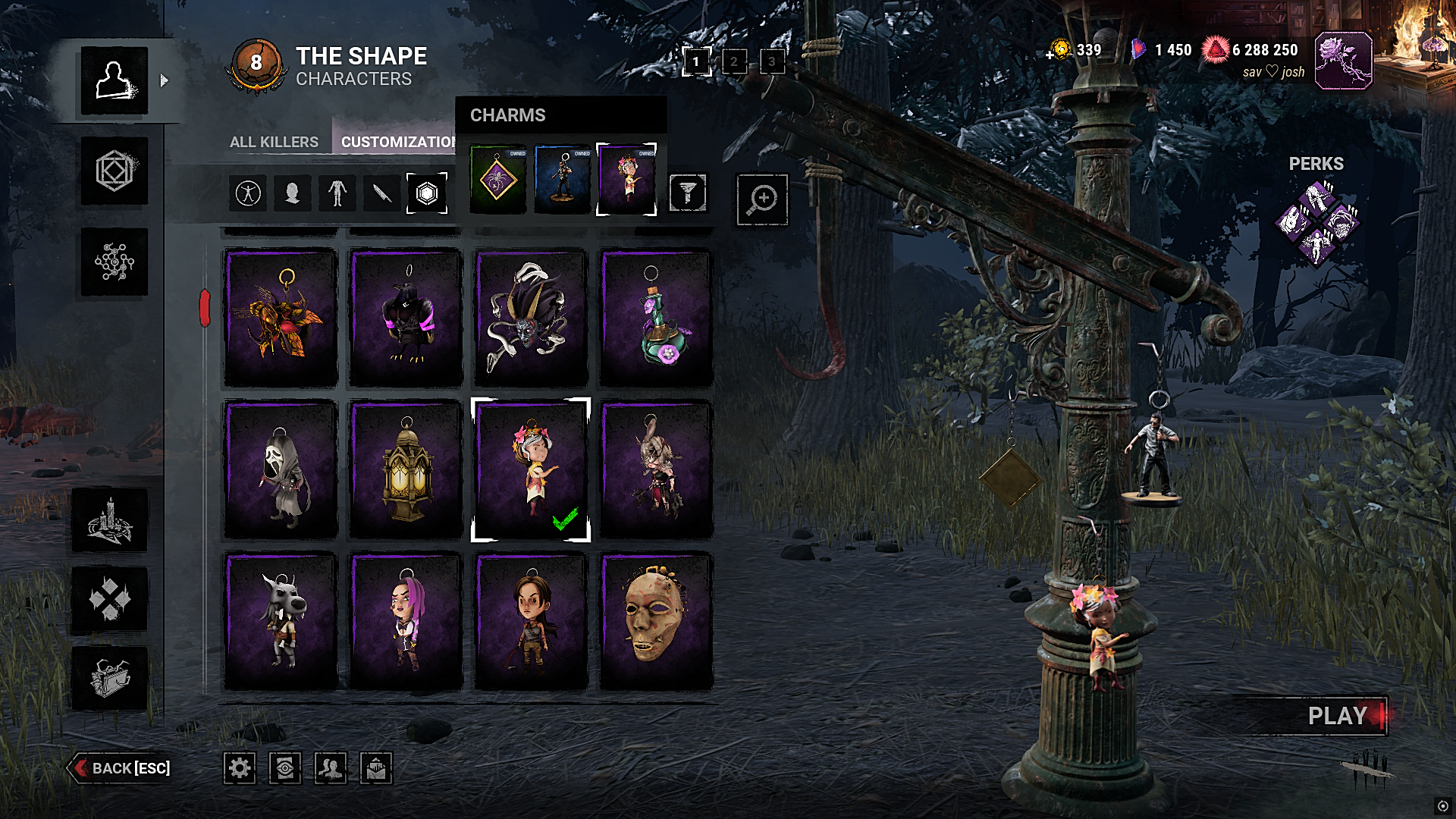Open the charms customization category
This screenshot has height=819, width=1456.
(x=428, y=193)
